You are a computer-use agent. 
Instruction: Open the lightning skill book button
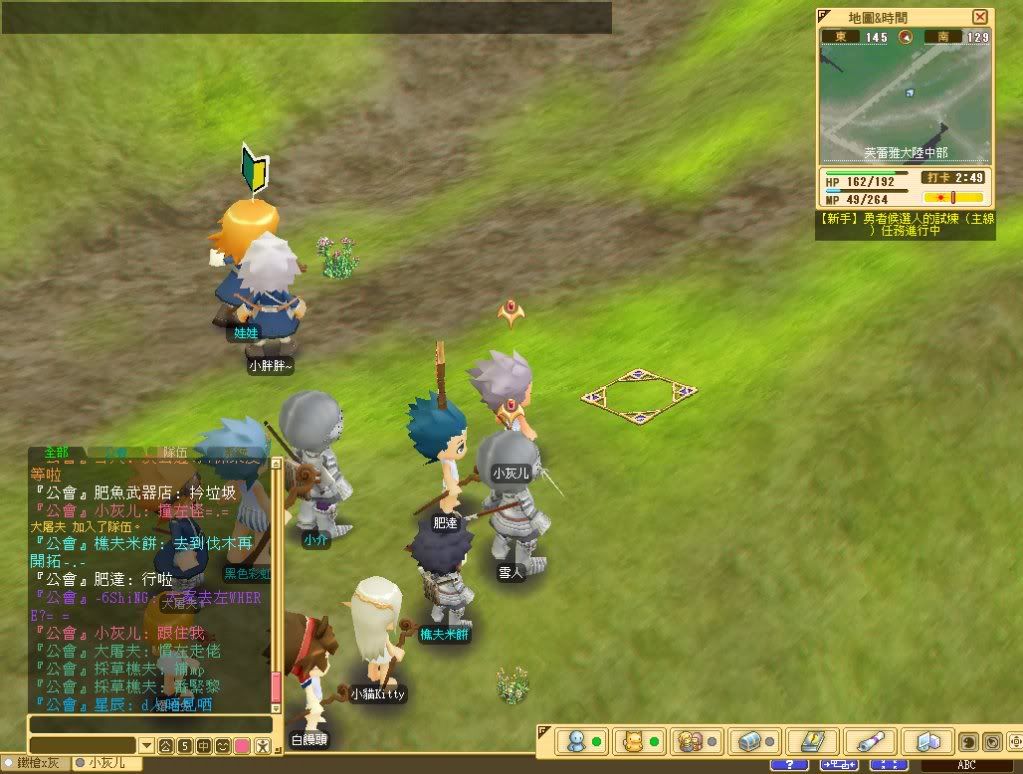click(x=810, y=742)
